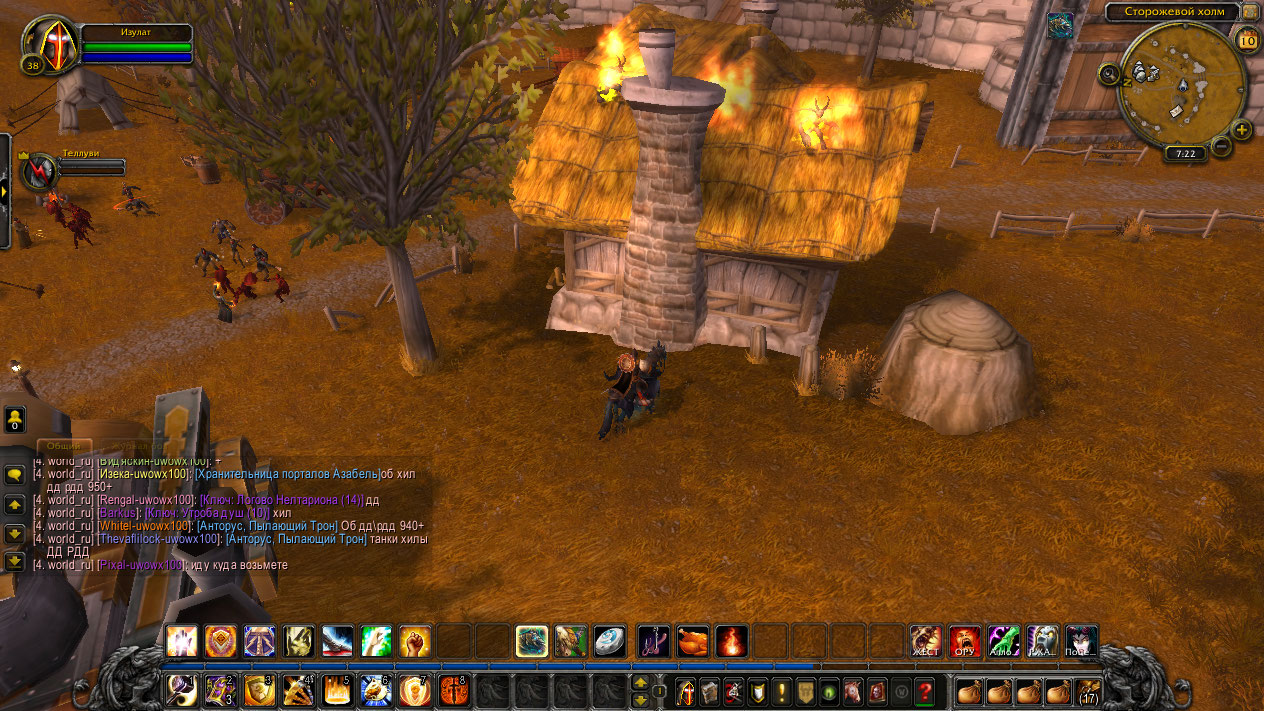Open the chat speech bubble button
Image resolution: width=1264 pixels, height=711 pixels.
point(15,476)
